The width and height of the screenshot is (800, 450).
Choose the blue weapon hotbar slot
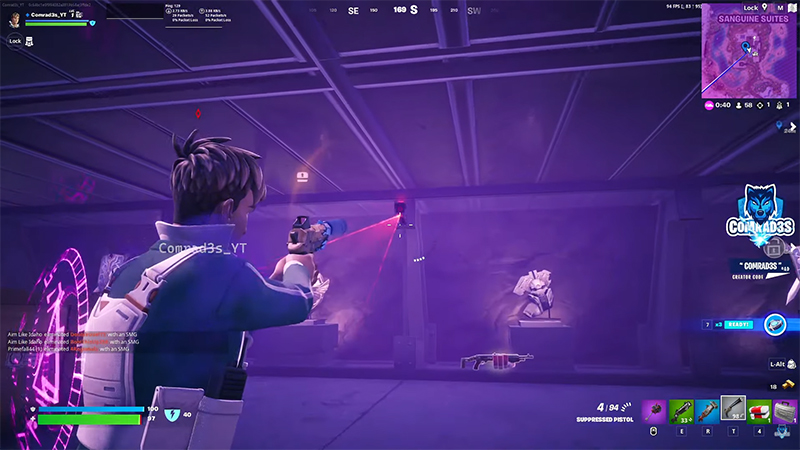707,410
